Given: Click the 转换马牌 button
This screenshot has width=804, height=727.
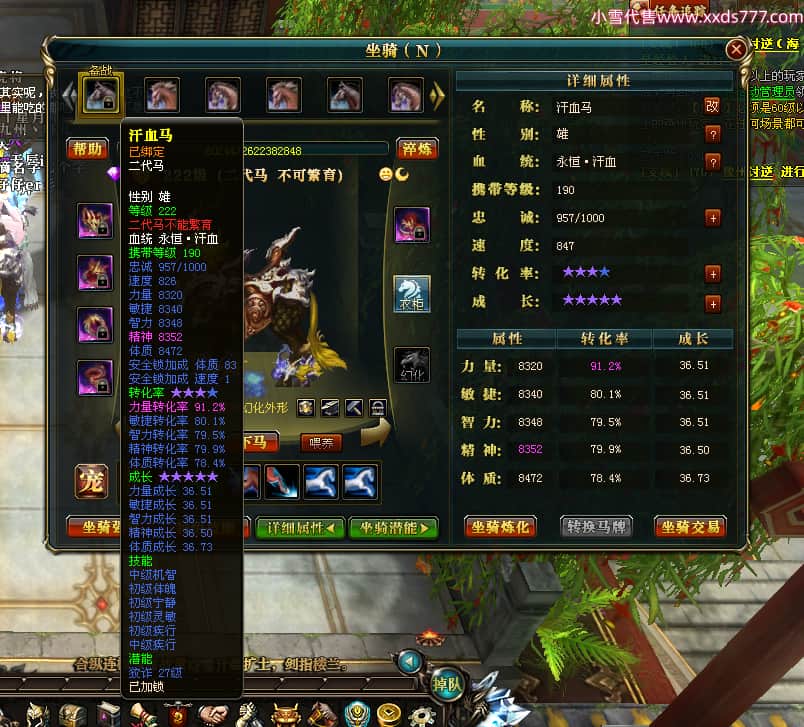Looking at the screenshot, I should click(597, 527).
